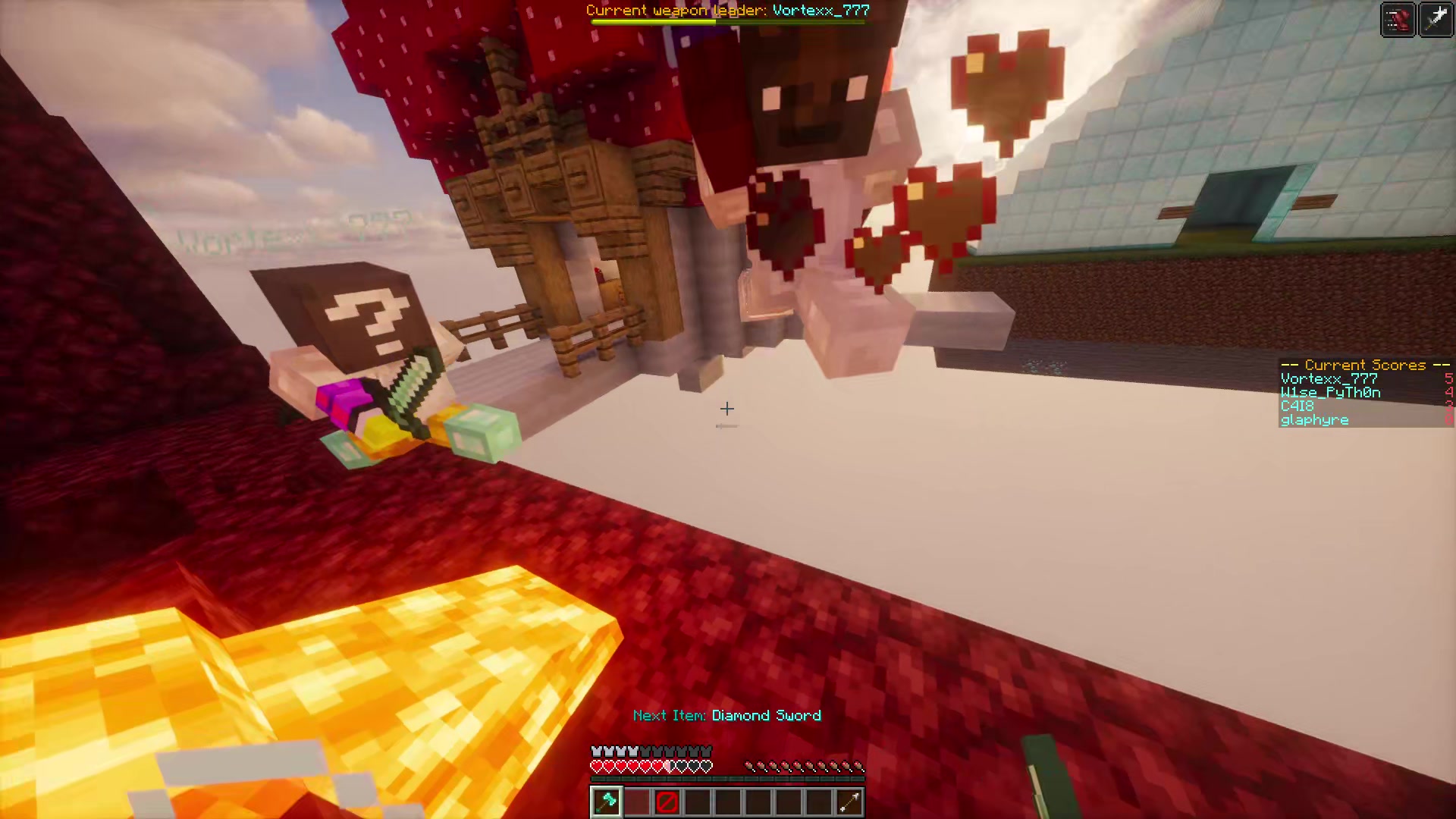Select the arrow in the last hotbar slot
Image resolution: width=1456 pixels, height=819 pixels.
coord(848,802)
